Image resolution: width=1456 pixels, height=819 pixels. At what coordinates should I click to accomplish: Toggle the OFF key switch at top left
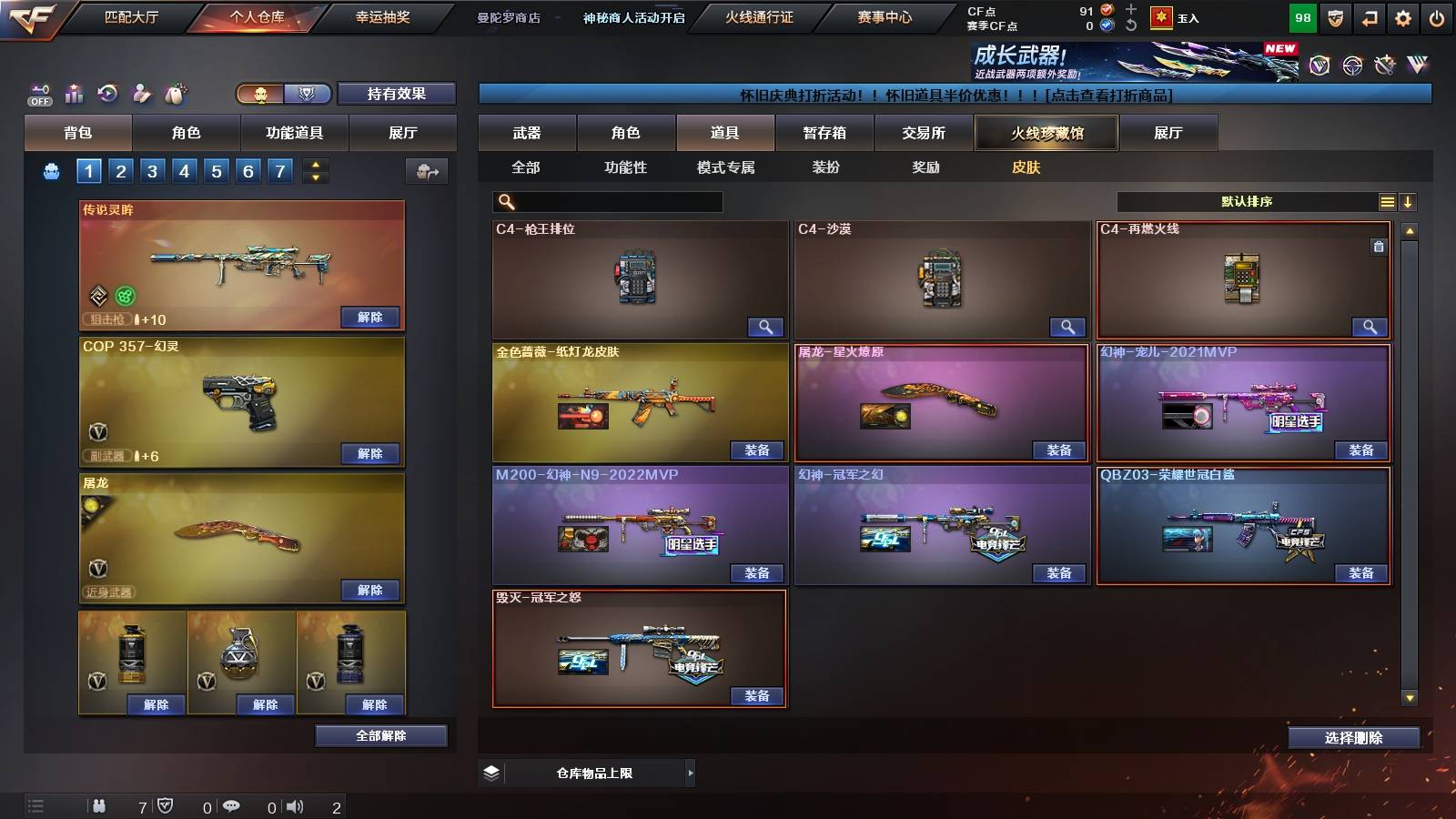(x=38, y=94)
